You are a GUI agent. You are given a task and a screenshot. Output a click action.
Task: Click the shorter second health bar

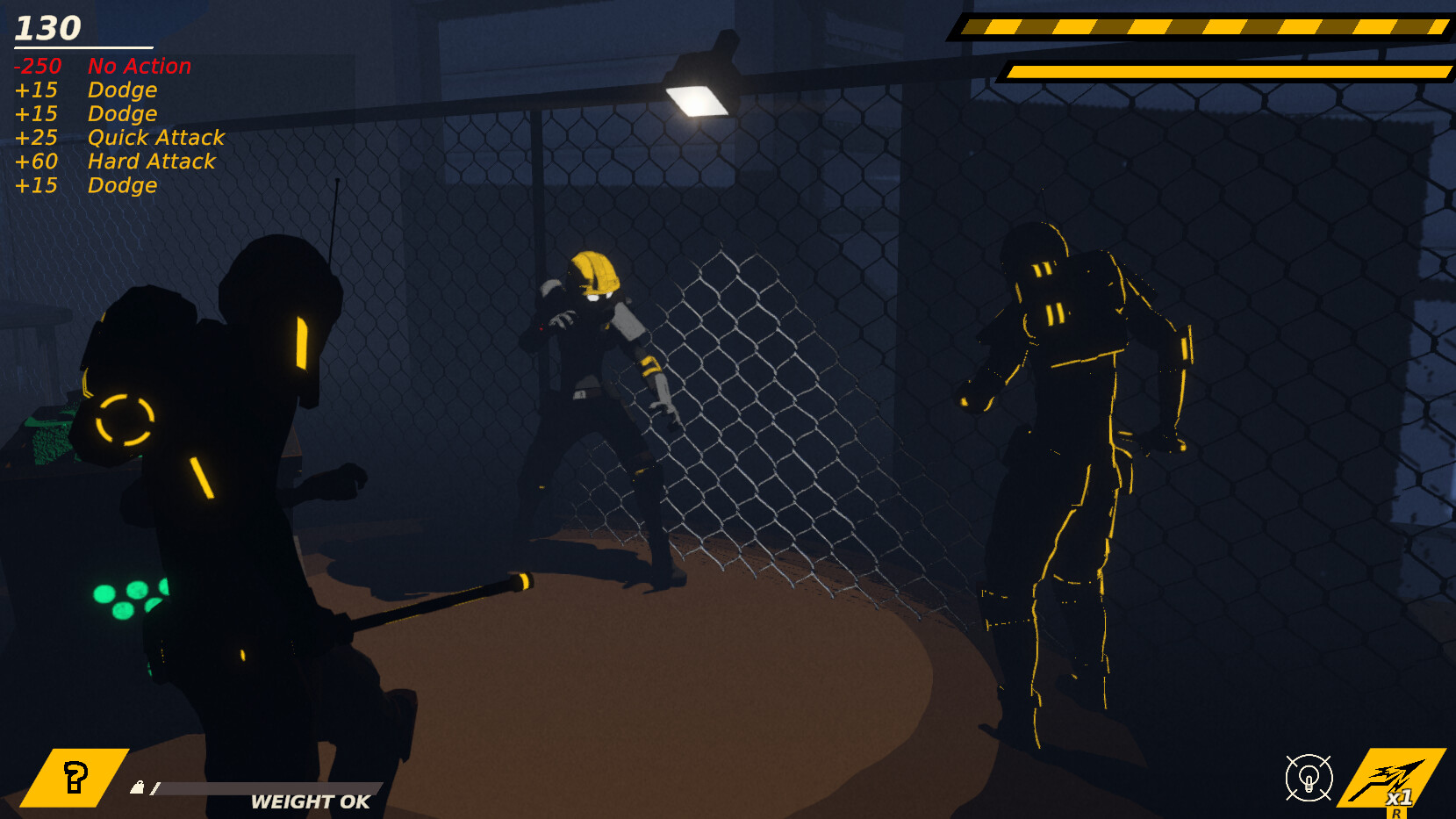[x=1224, y=72]
